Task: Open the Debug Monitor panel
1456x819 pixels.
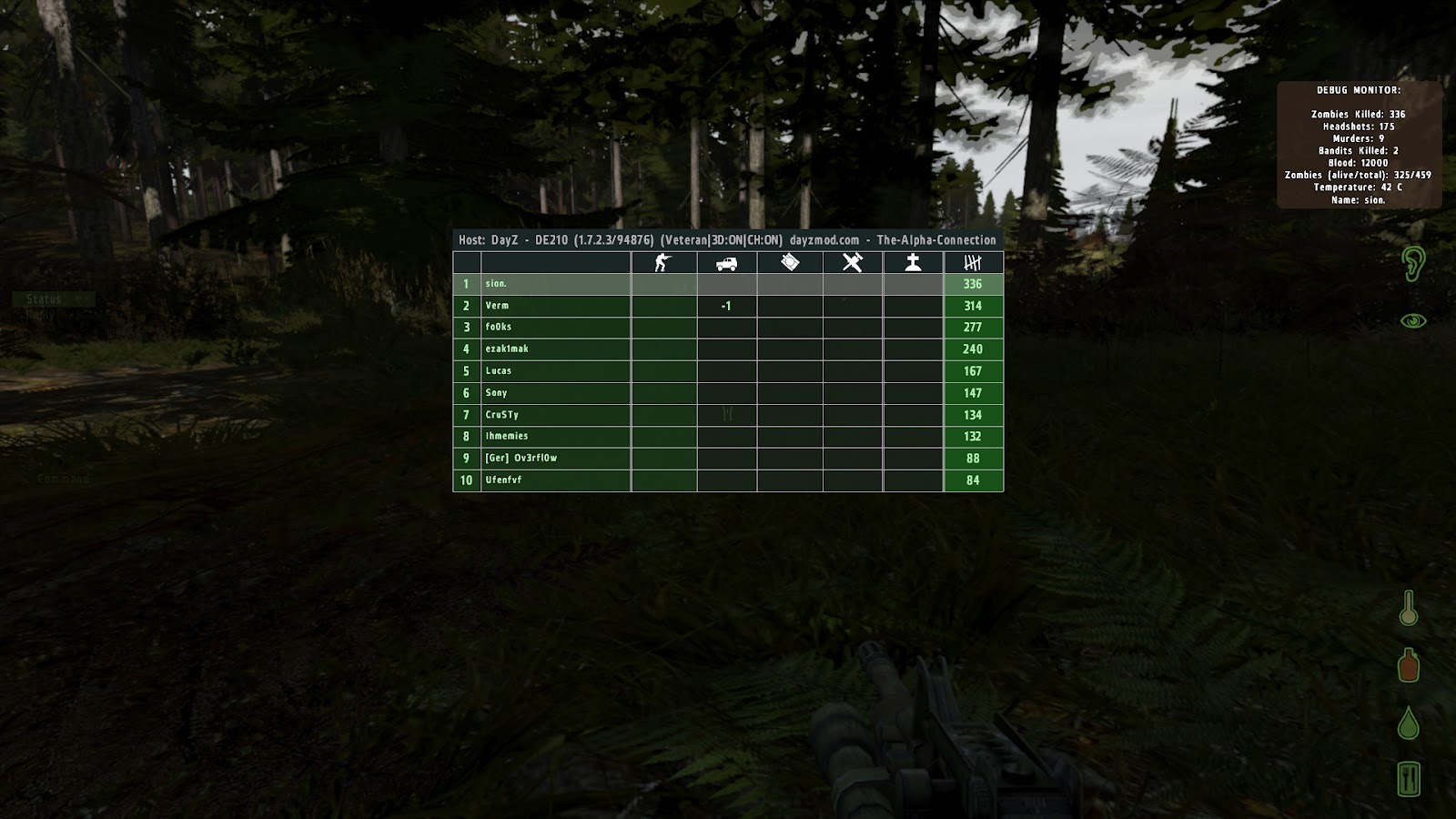Action: (x=1360, y=89)
